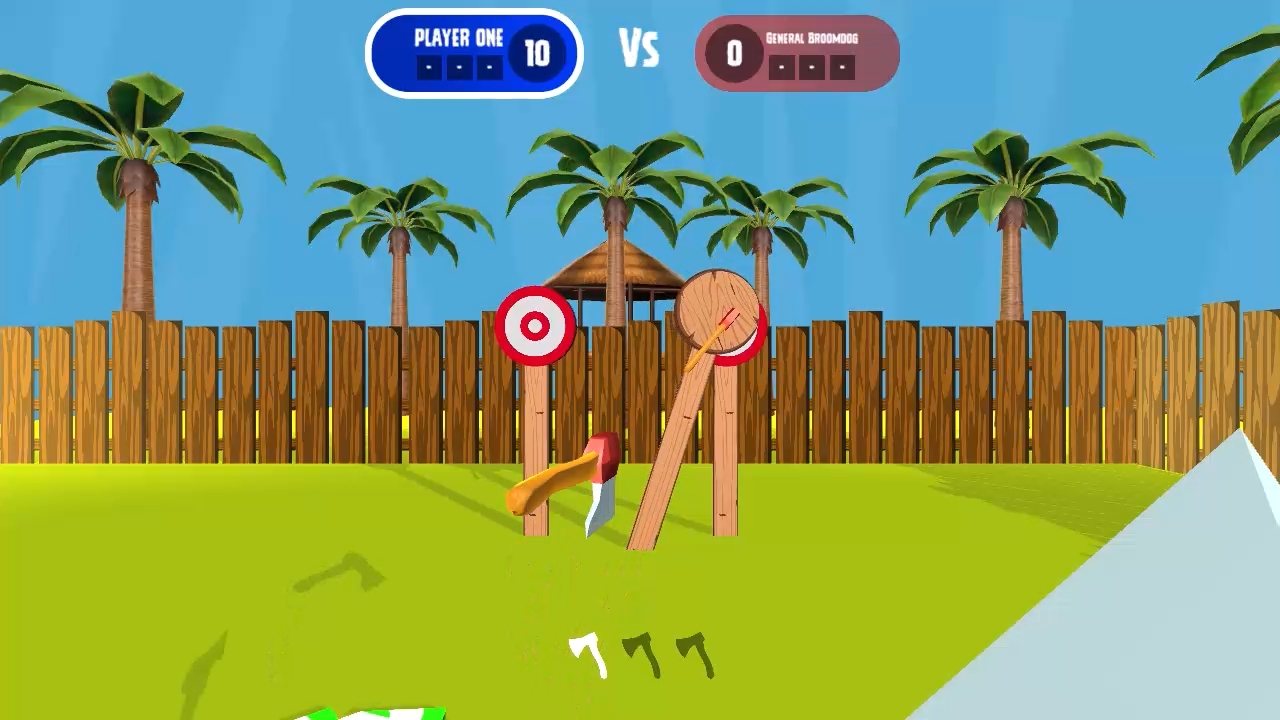The height and width of the screenshot is (720, 1280).
Task: Toggle the middle round dot under Player One
Action: (458, 67)
